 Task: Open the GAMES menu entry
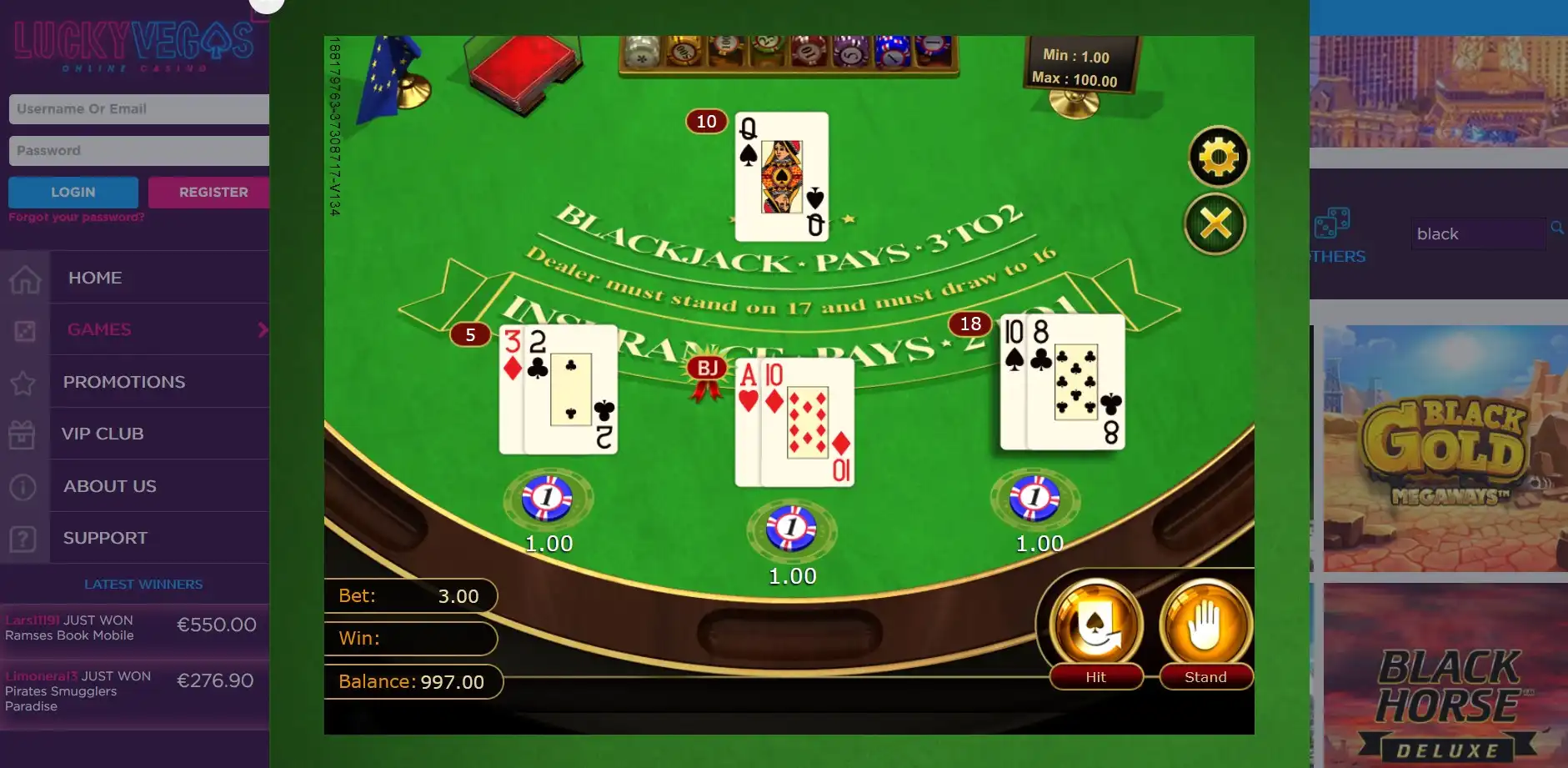pos(99,330)
